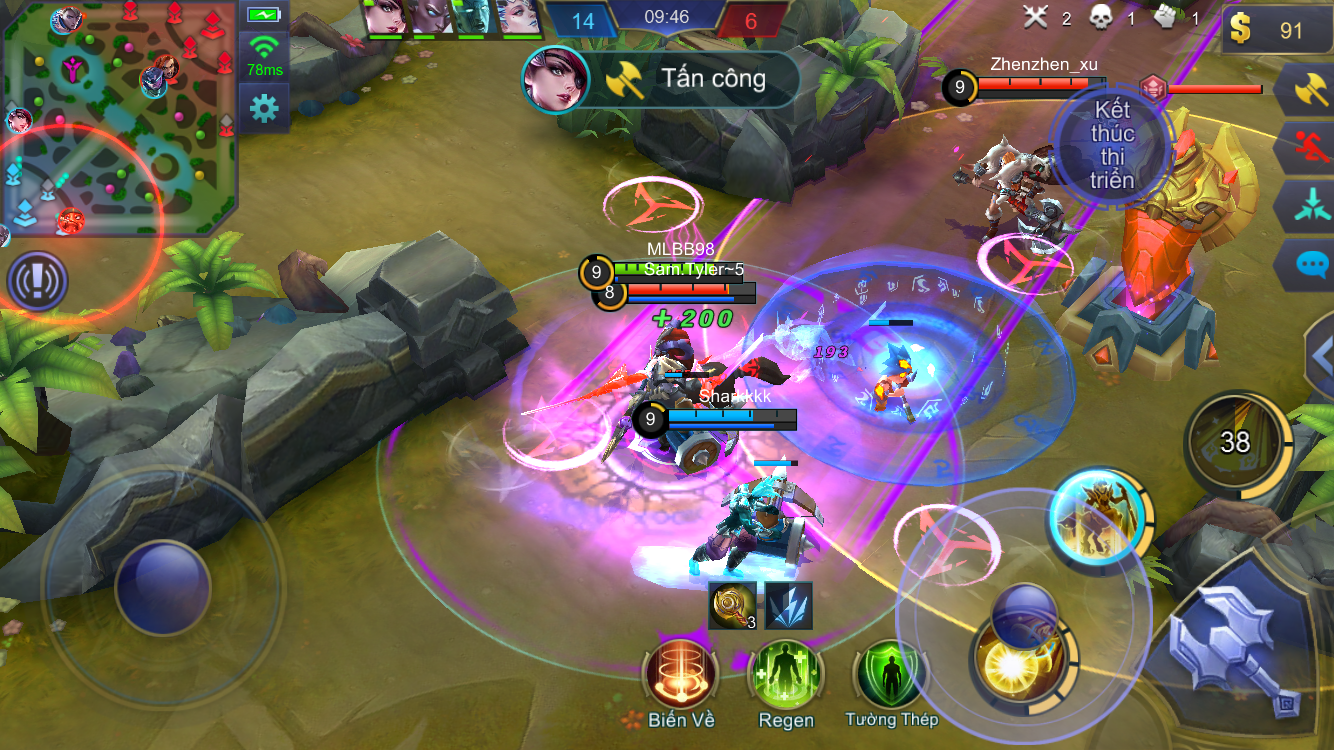This screenshot has width=1334, height=750.
Task: Move with the virtual joystick knob
Action: pyautogui.click(x=163, y=587)
